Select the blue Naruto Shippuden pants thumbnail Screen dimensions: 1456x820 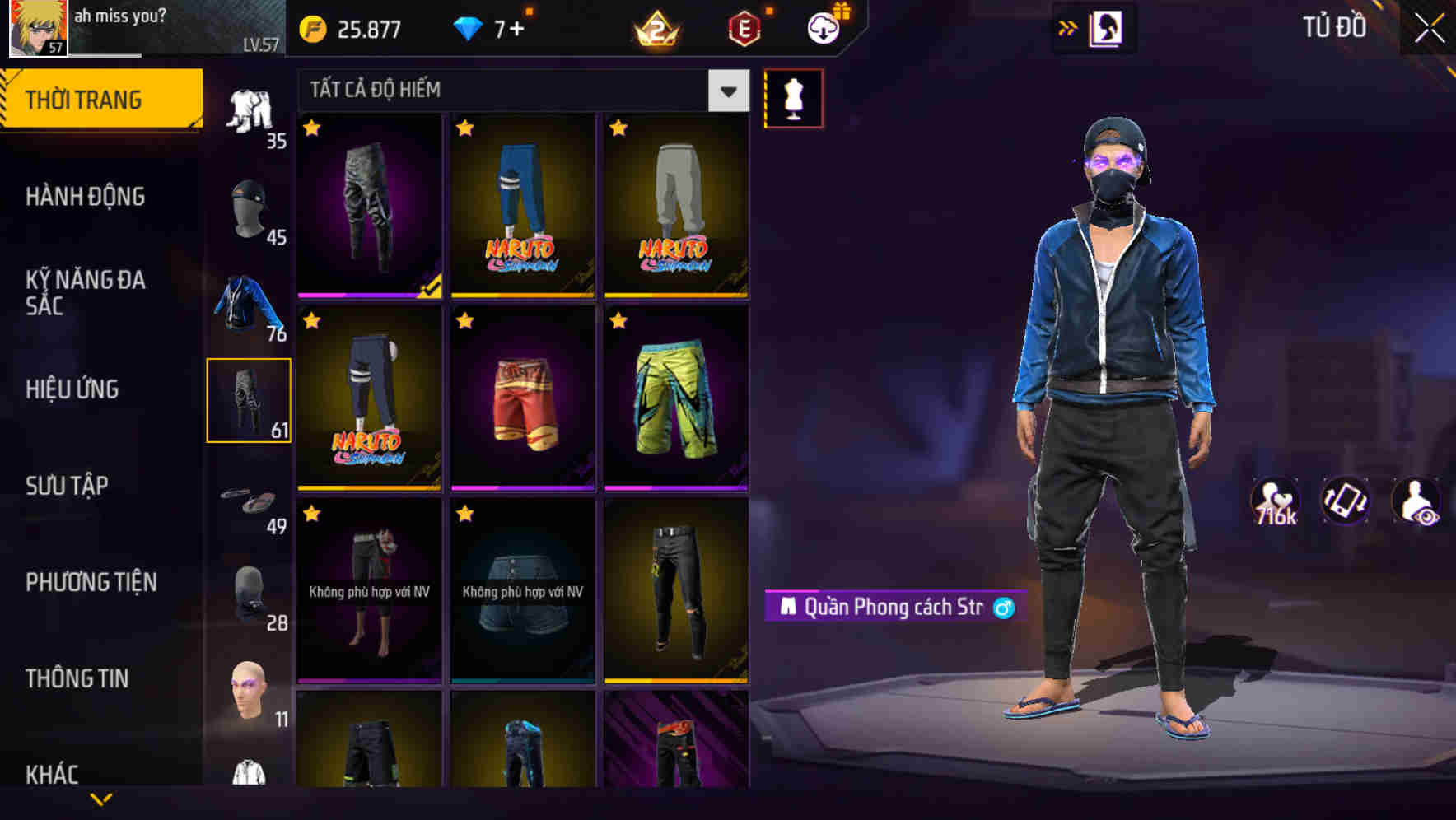click(524, 206)
